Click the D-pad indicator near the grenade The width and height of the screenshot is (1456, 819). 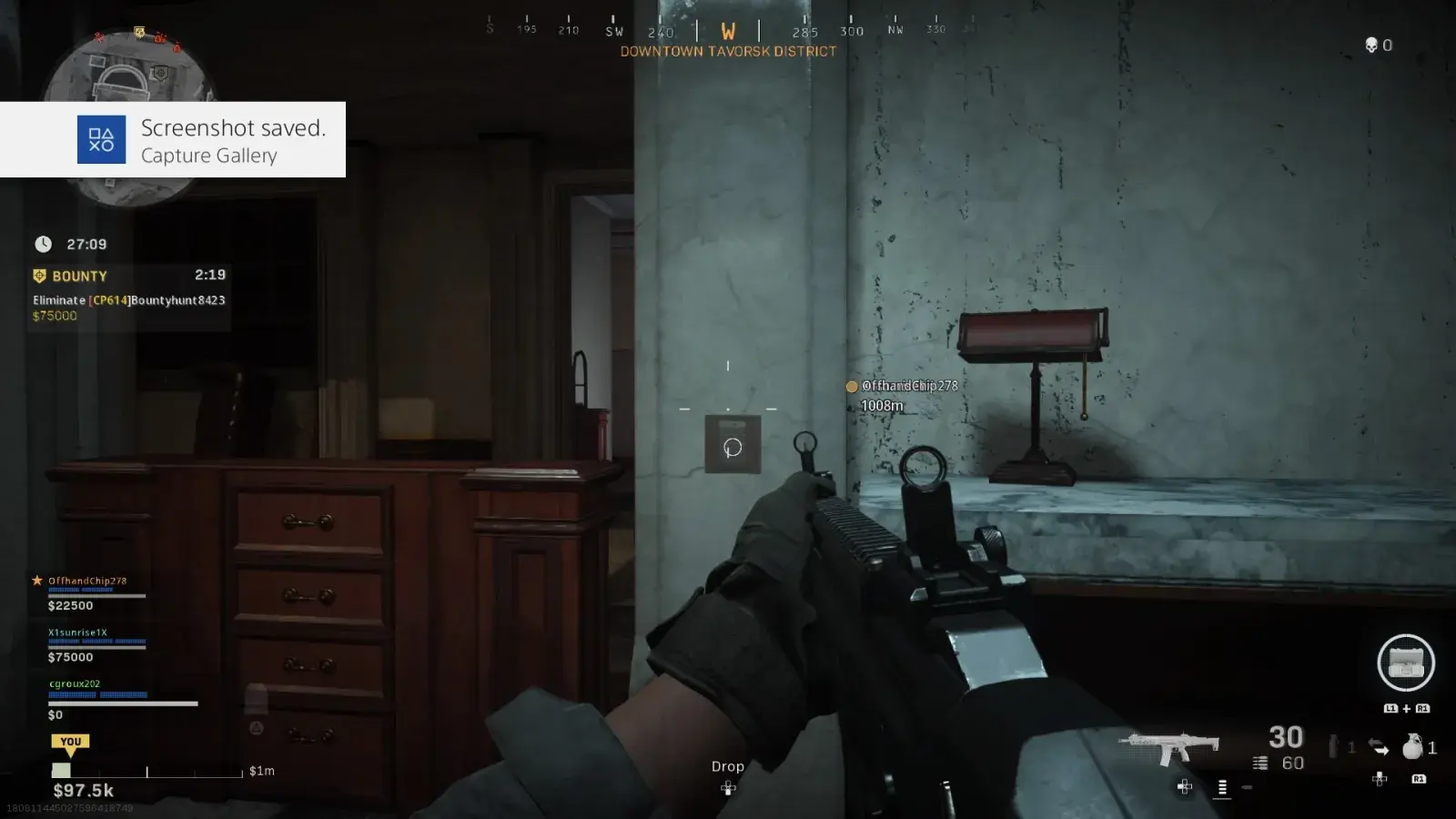click(1380, 780)
